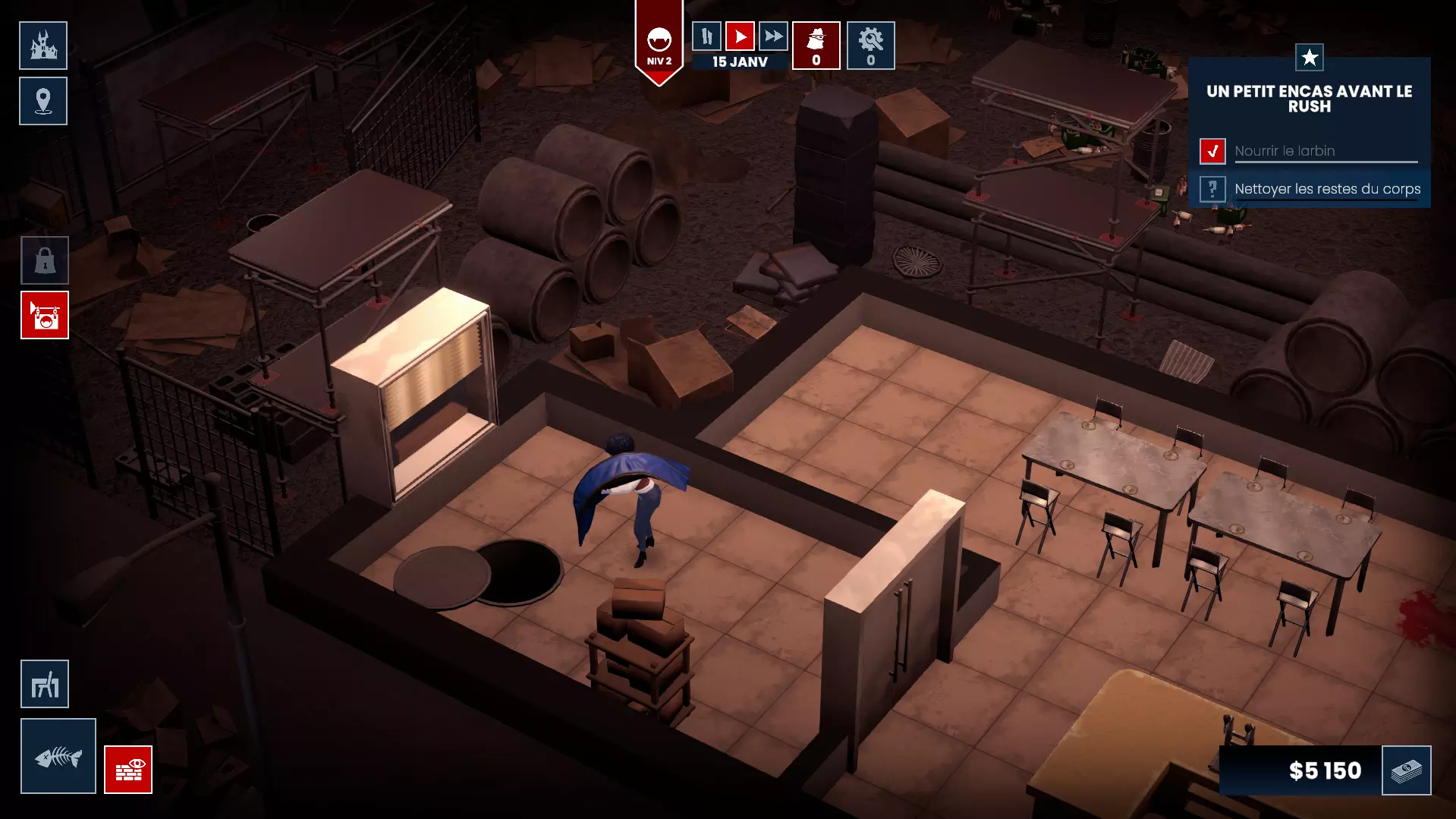Open the gear counter icon
Viewport: 1456px width, 819px height.
coord(871,46)
